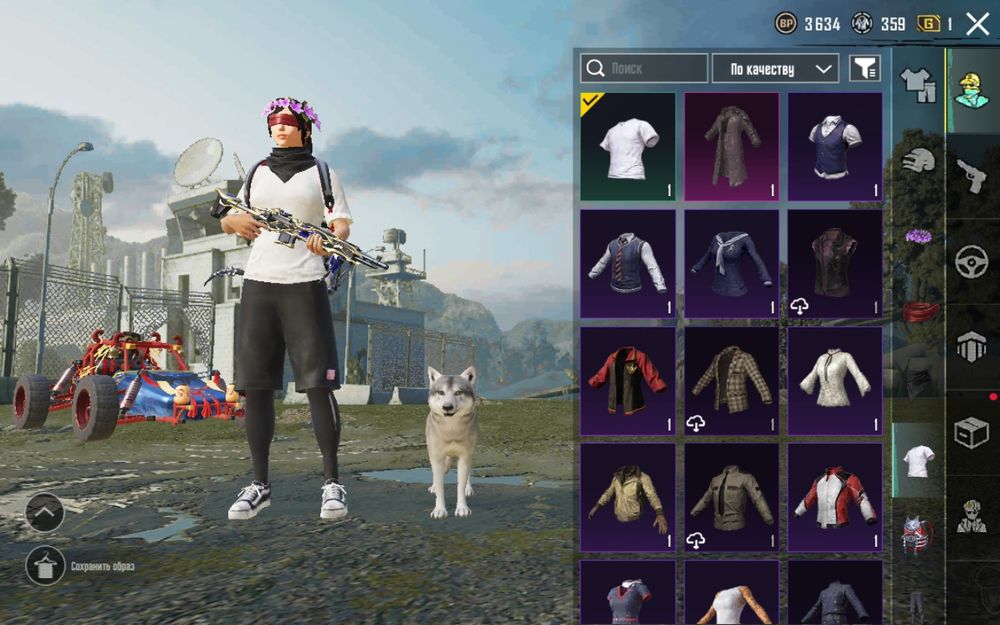Viewport: 1000px width, 625px height.
Task: Open the crate box tab
Action: [x=971, y=432]
